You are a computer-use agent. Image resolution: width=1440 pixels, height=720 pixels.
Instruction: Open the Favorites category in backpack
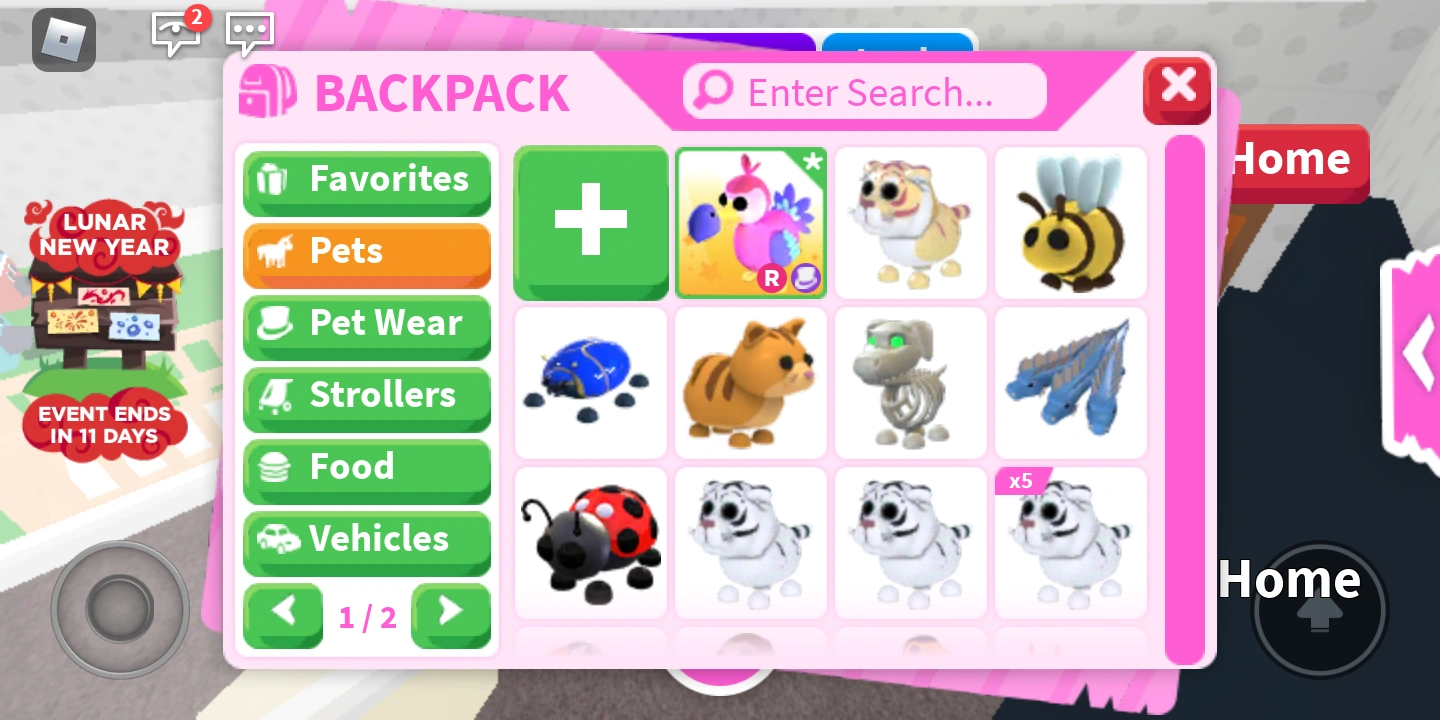coord(366,181)
